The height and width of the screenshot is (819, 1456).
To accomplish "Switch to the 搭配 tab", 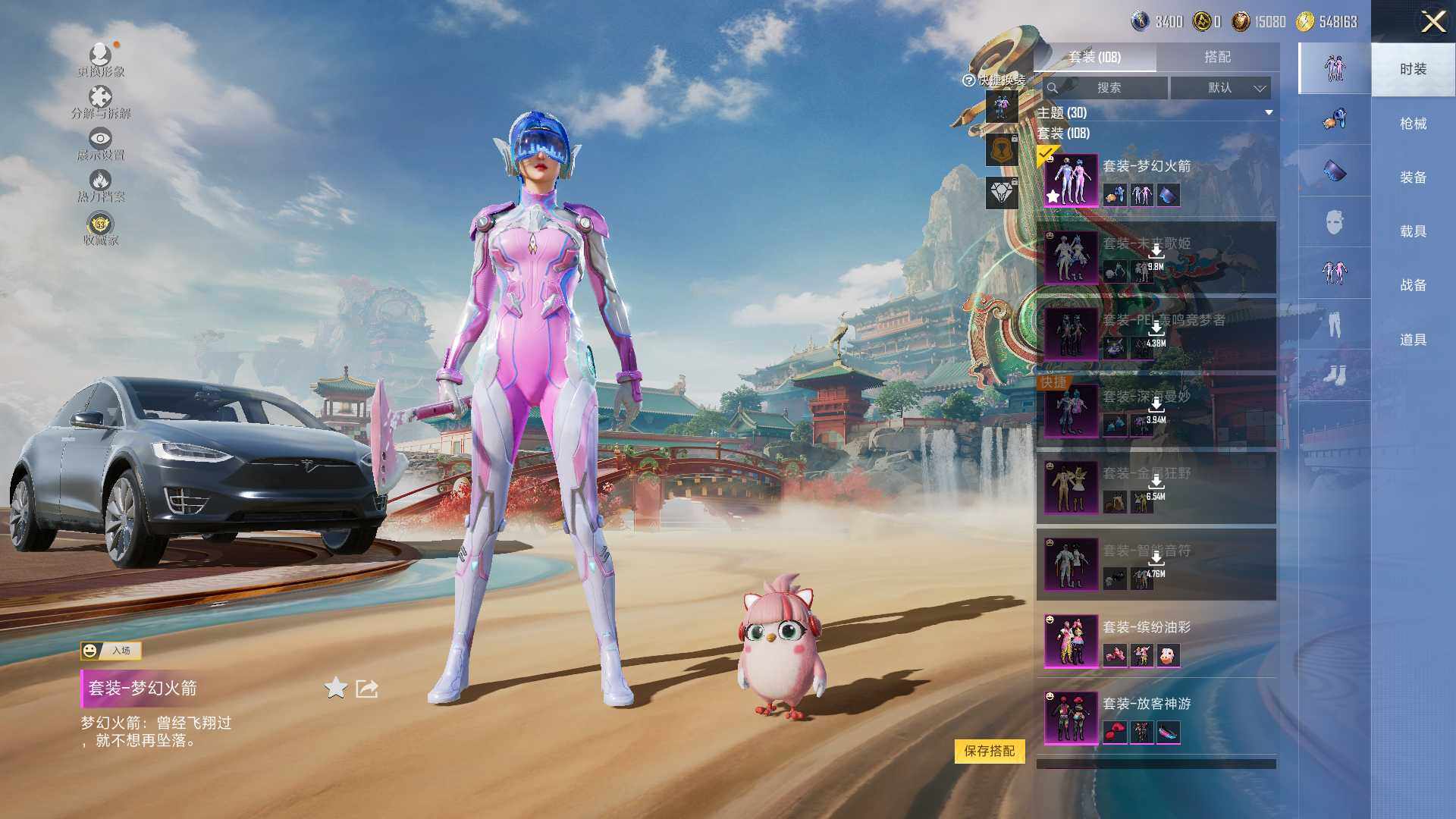I will pyautogui.click(x=1217, y=57).
